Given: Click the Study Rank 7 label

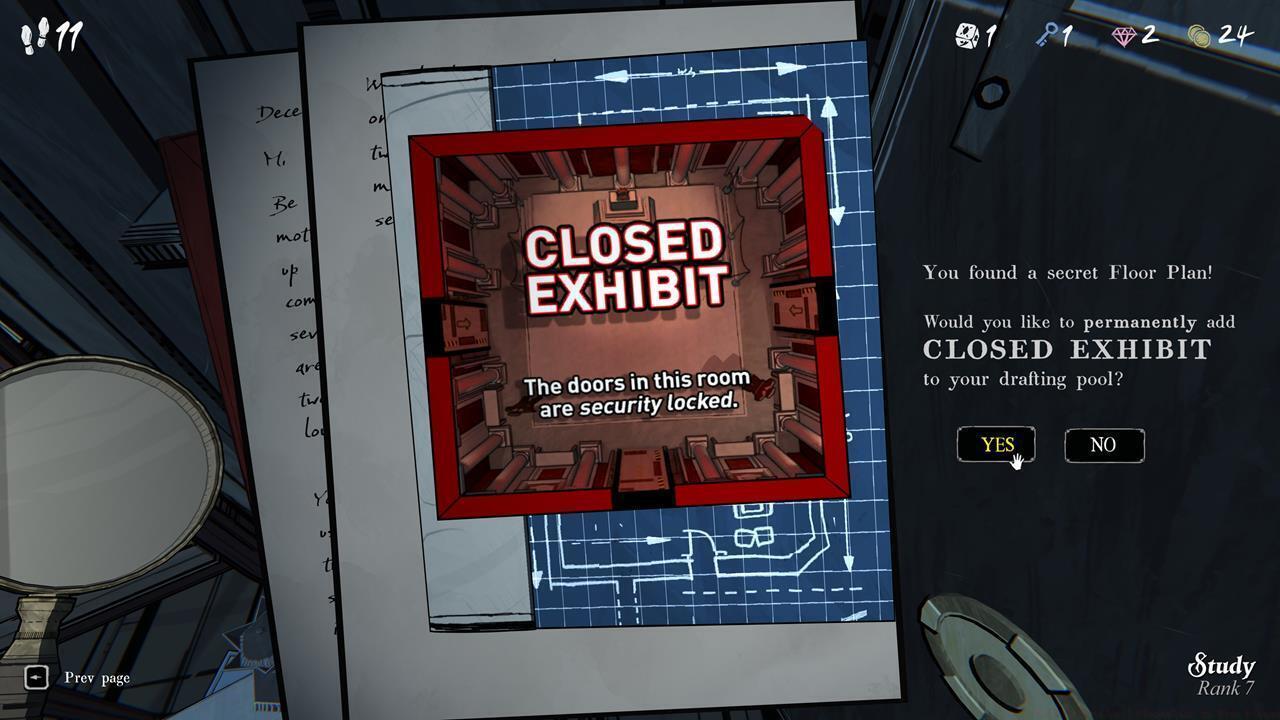Looking at the screenshot, I should coord(1222,672).
